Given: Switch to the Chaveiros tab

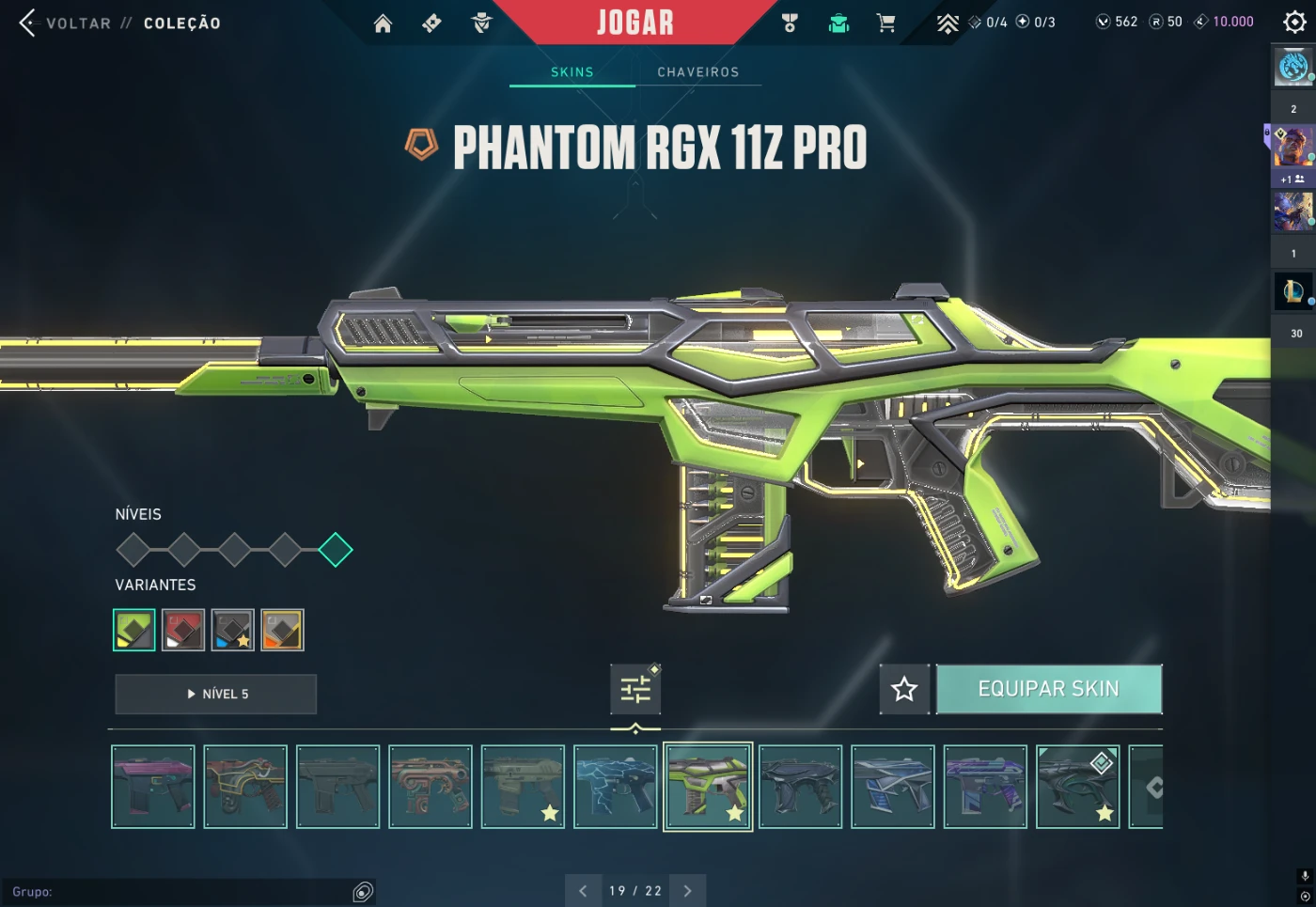Looking at the screenshot, I should click(697, 72).
